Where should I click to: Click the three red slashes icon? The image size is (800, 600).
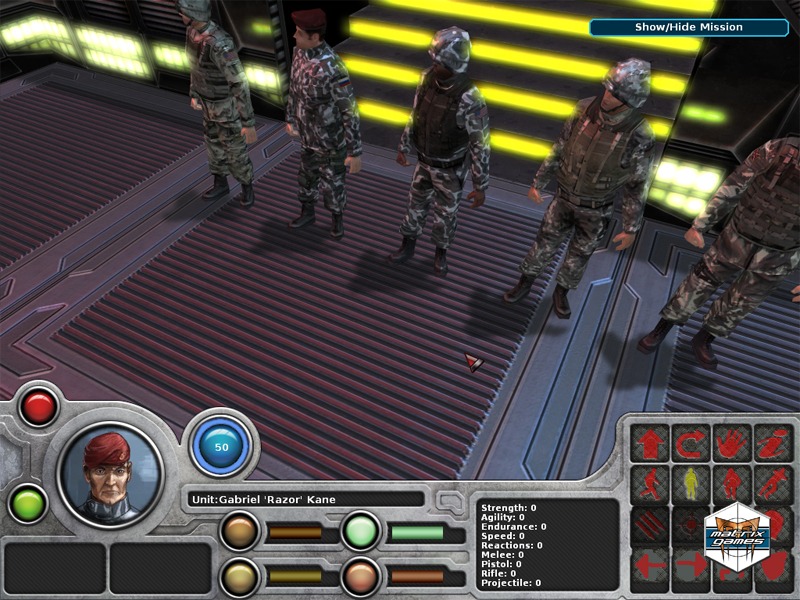click(x=649, y=525)
